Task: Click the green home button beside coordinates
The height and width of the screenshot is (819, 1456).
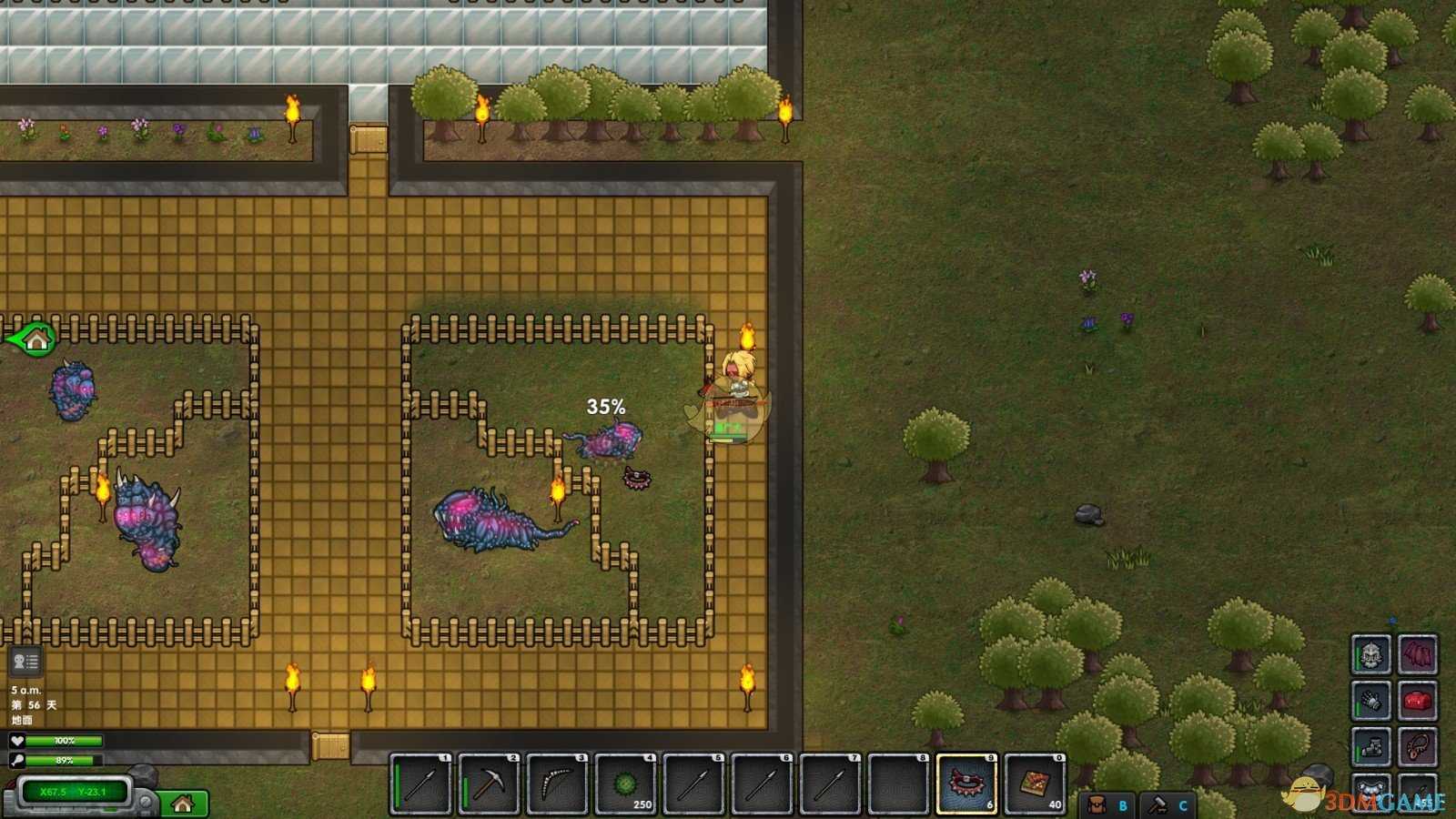Action: pyautogui.click(x=184, y=804)
